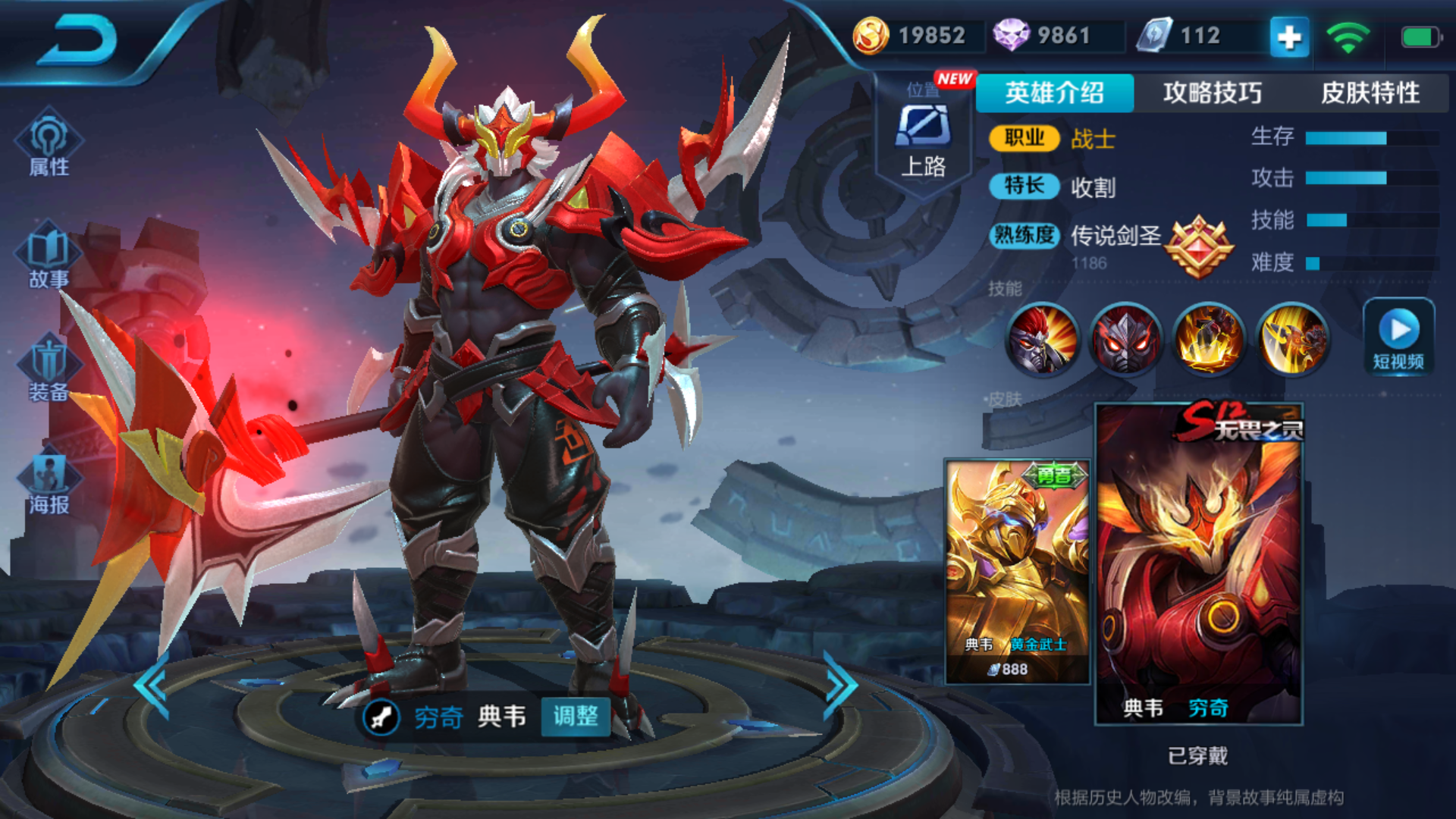Show the previous hero with left arrow
The width and height of the screenshot is (1456, 819).
[152, 685]
